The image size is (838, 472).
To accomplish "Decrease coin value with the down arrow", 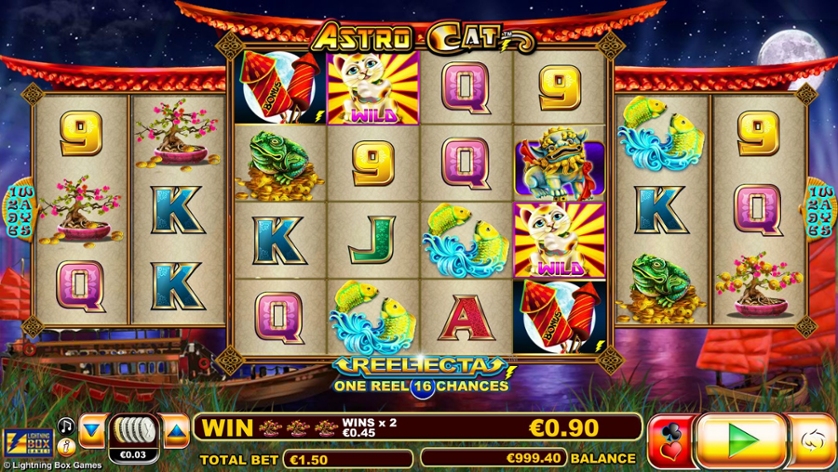I will (92, 430).
